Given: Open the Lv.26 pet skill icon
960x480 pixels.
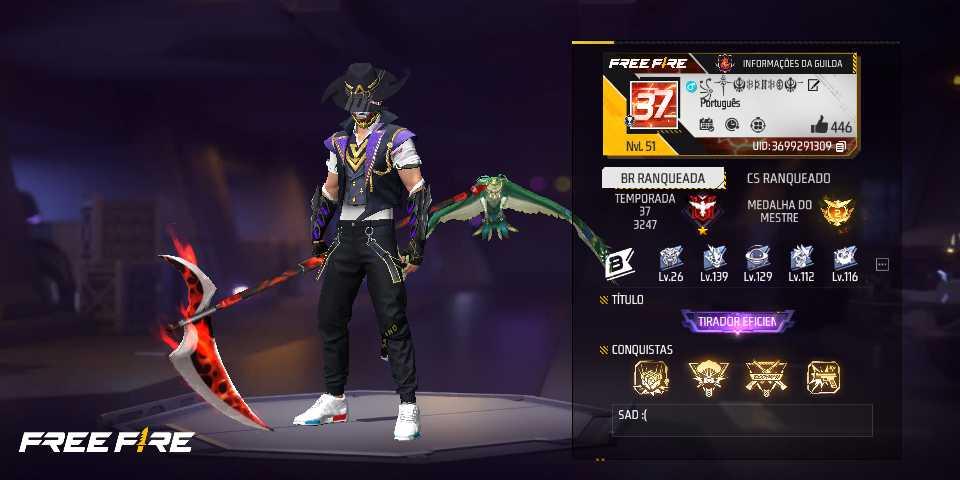Looking at the screenshot, I should [670, 257].
